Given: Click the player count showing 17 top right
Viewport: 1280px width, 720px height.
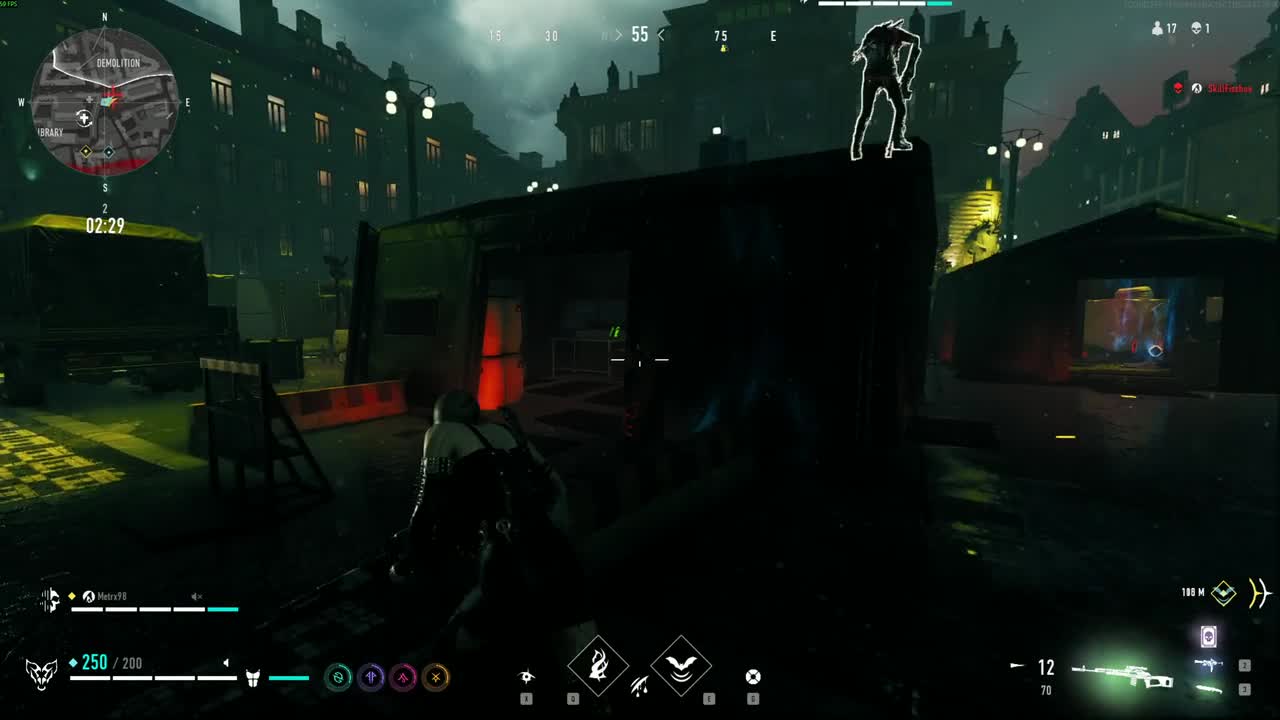Looking at the screenshot, I should pyautogui.click(x=1165, y=28).
